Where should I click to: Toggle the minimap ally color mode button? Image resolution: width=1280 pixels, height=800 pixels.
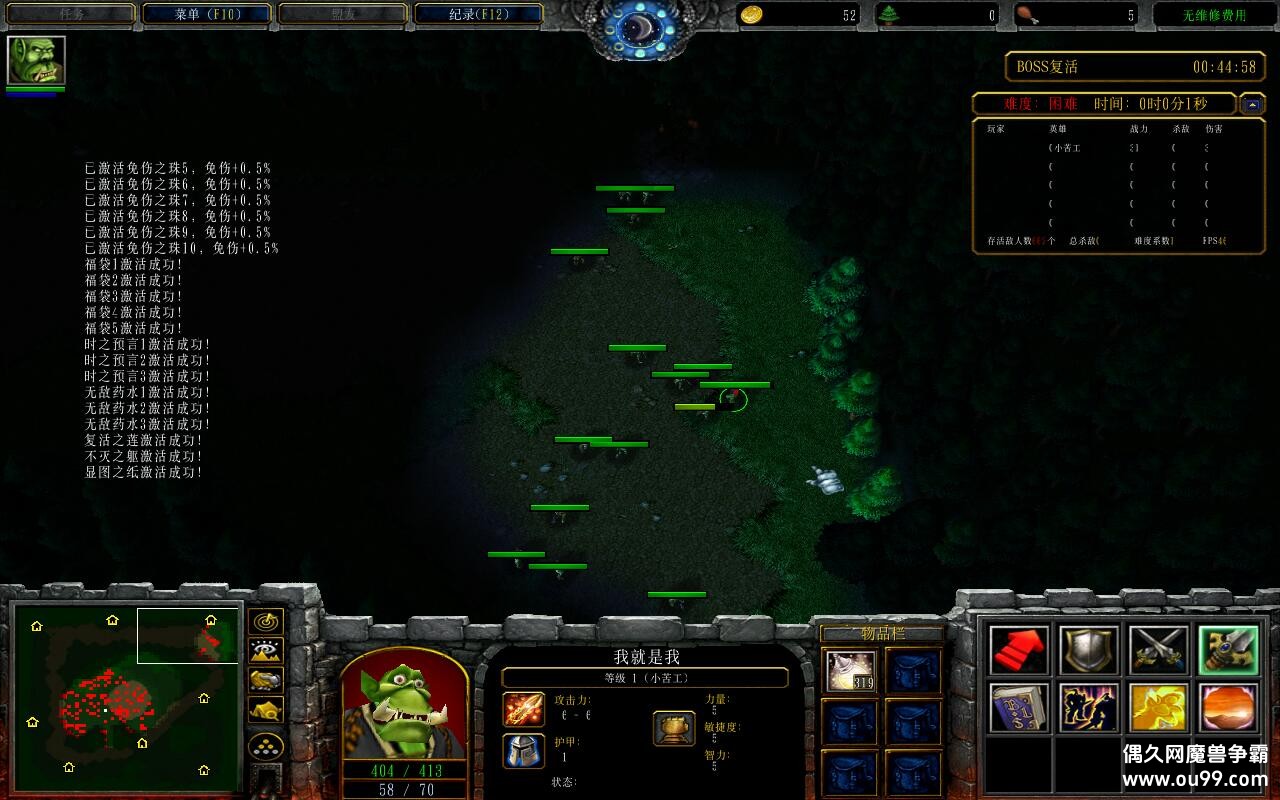pos(266,680)
